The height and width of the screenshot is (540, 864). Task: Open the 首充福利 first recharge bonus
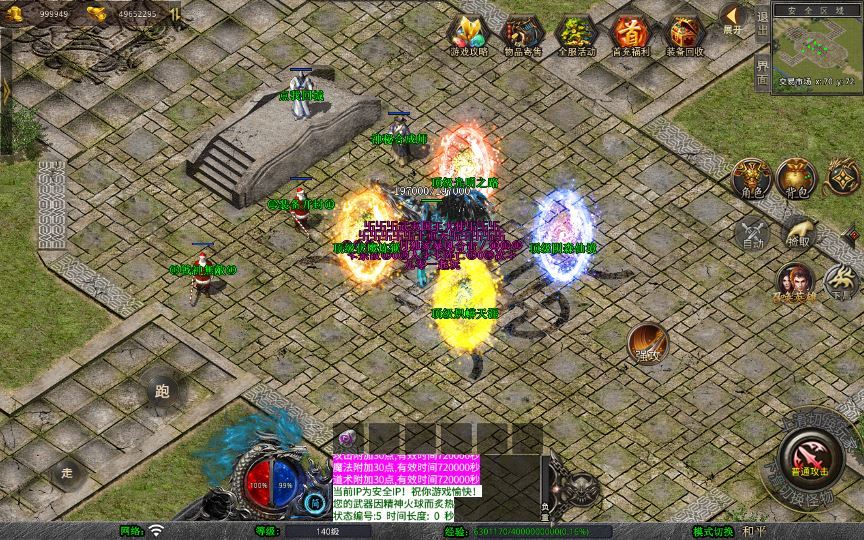(630, 35)
